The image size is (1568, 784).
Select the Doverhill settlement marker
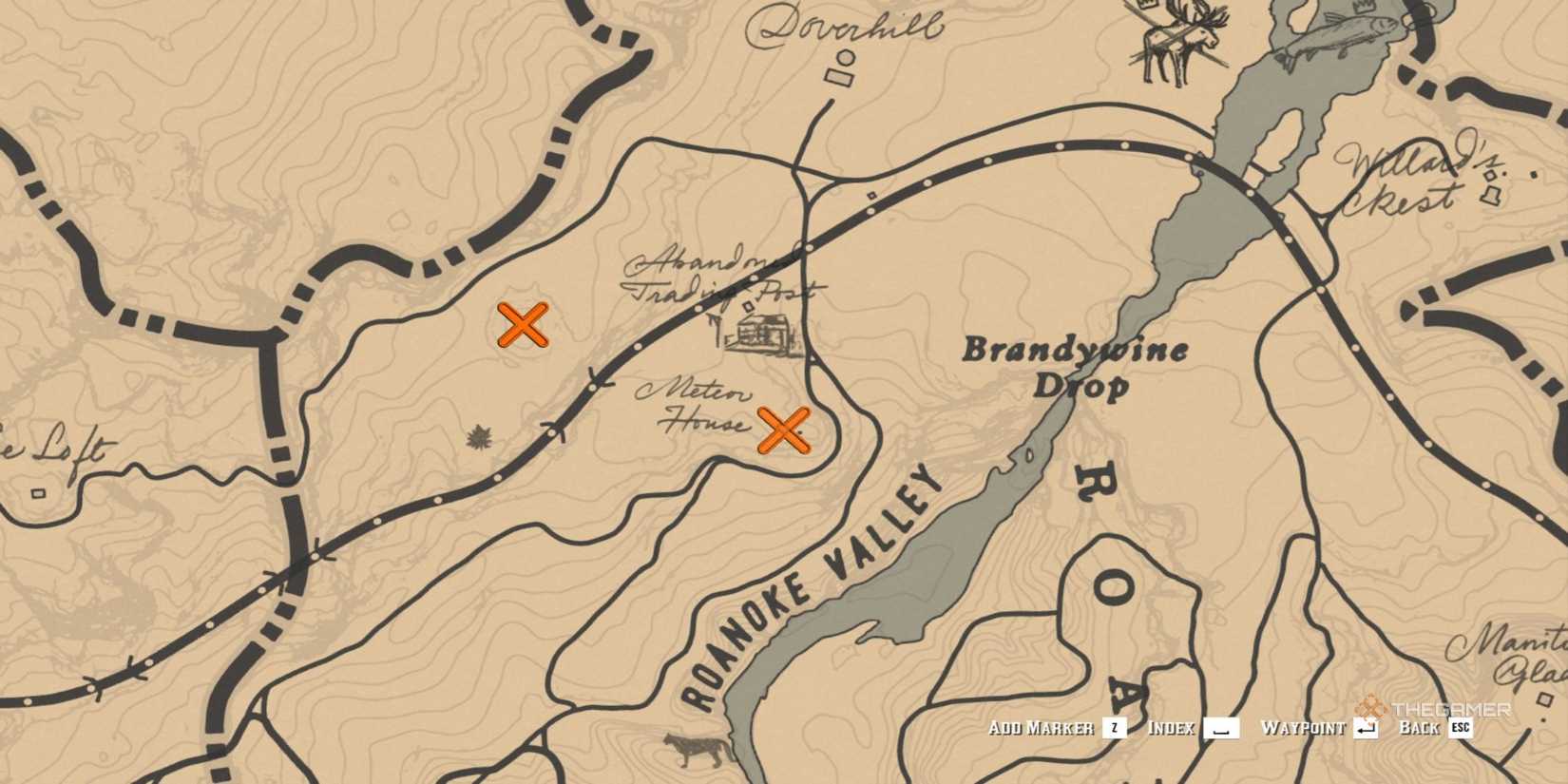click(840, 68)
